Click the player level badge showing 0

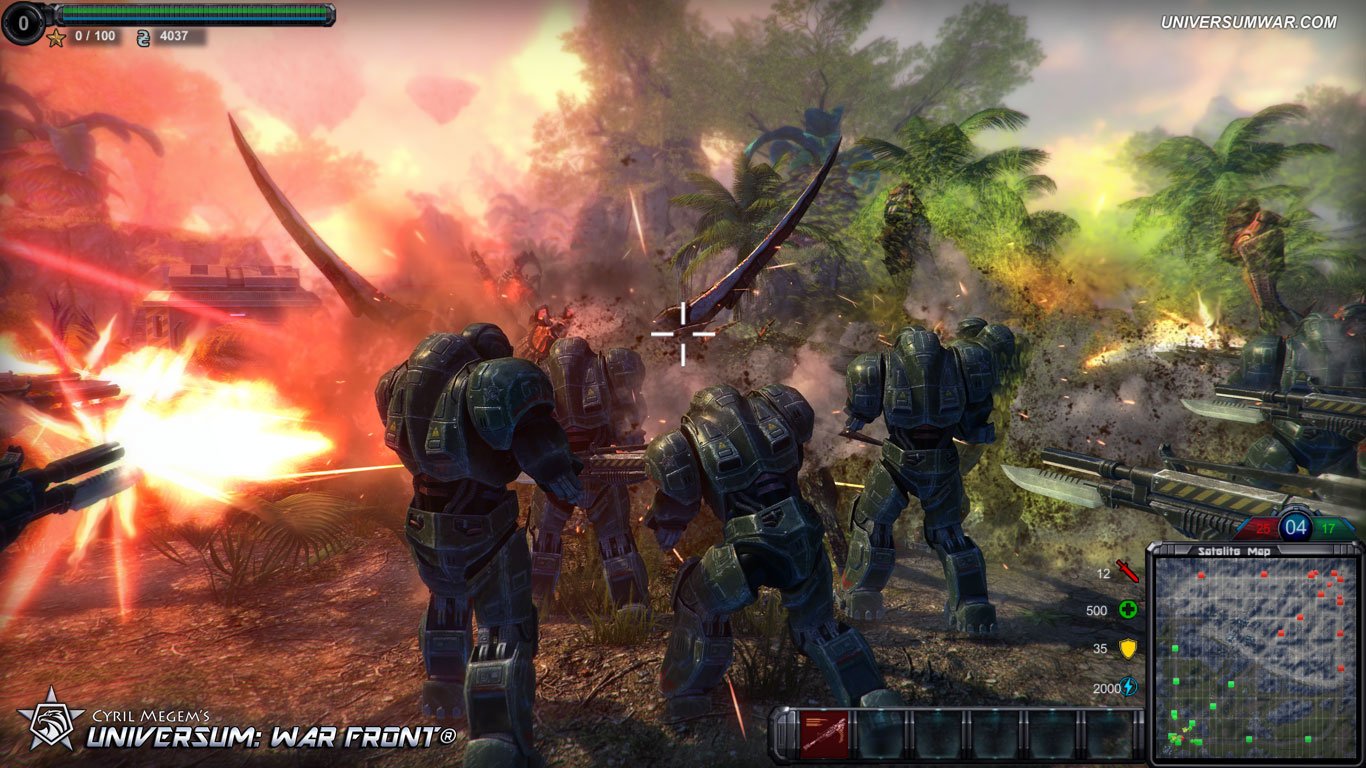point(24,22)
